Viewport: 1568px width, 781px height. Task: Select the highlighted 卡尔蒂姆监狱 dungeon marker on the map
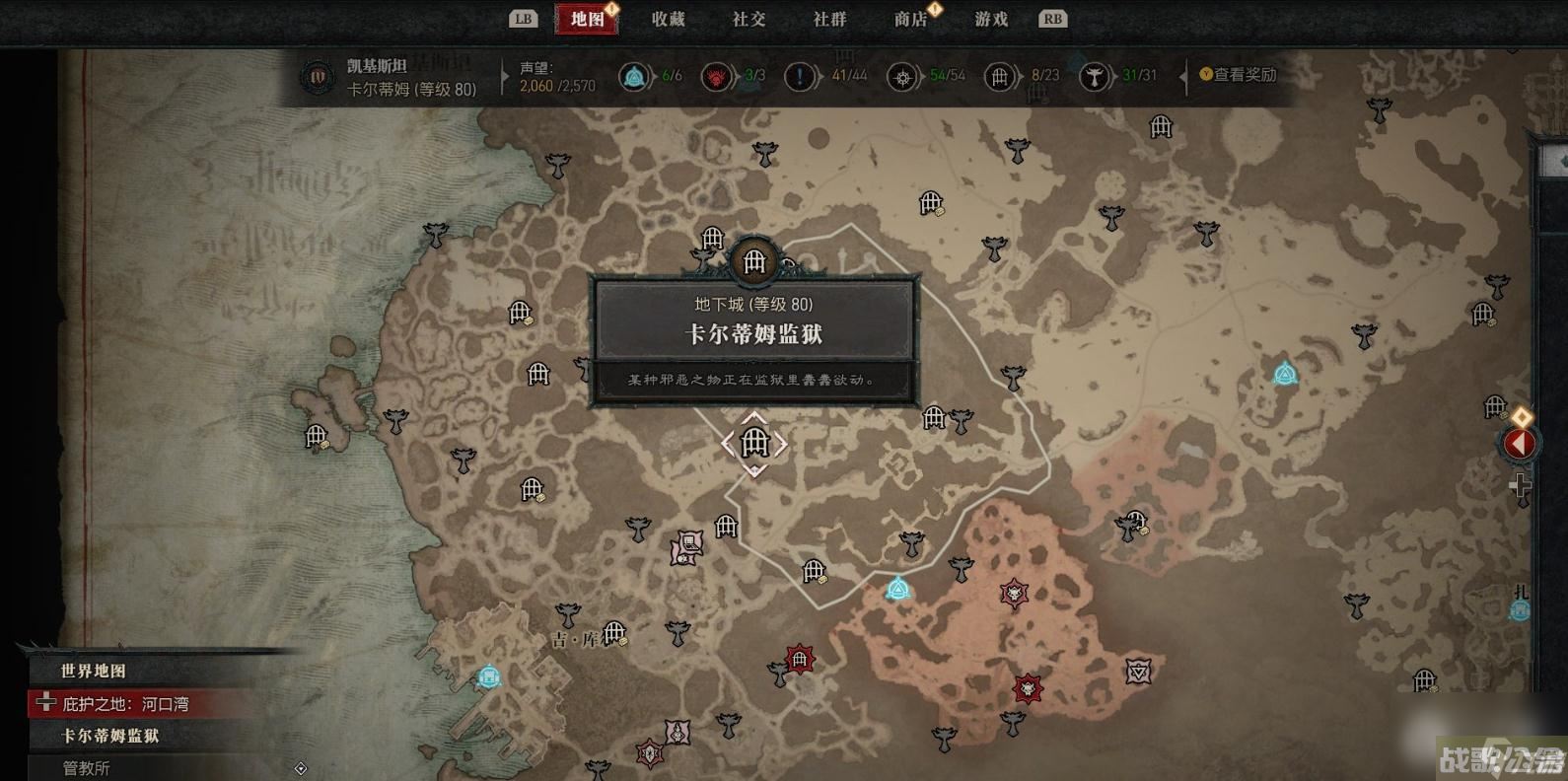tap(753, 445)
